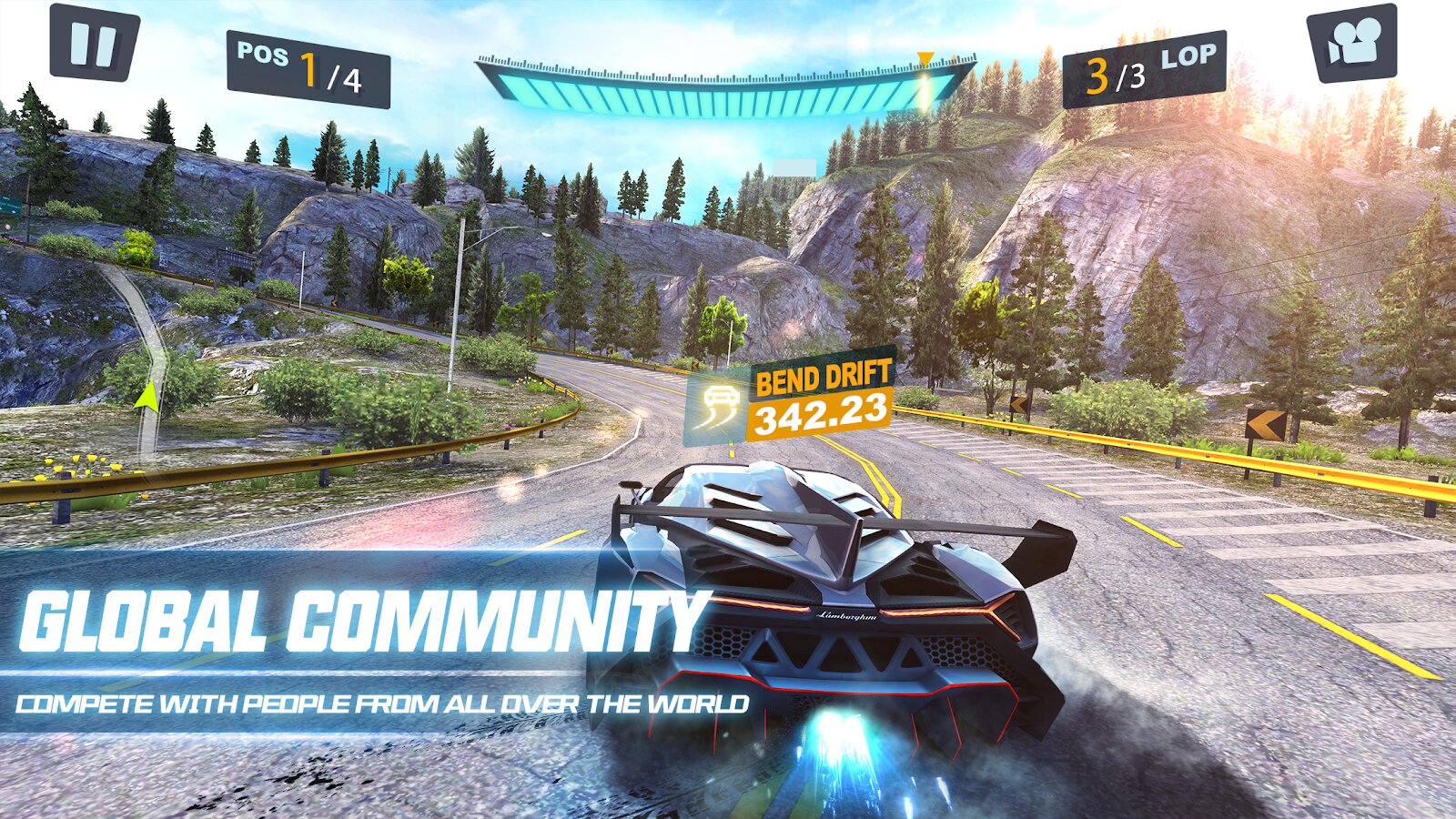This screenshot has width=1456, height=819.
Task: Click the BEND DRIFT text badge
Action: tap(822, 377)
